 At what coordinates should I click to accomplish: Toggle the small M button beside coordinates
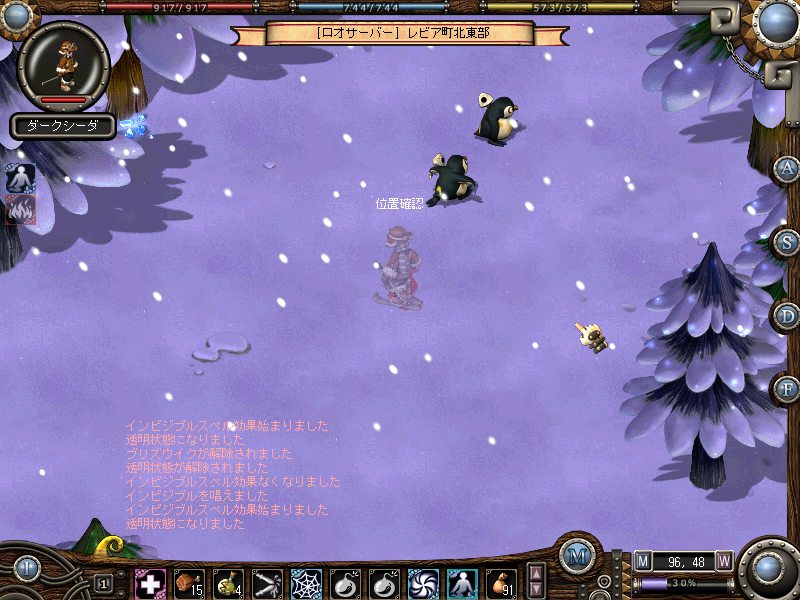pyautogui.click(x=643, y=561)
